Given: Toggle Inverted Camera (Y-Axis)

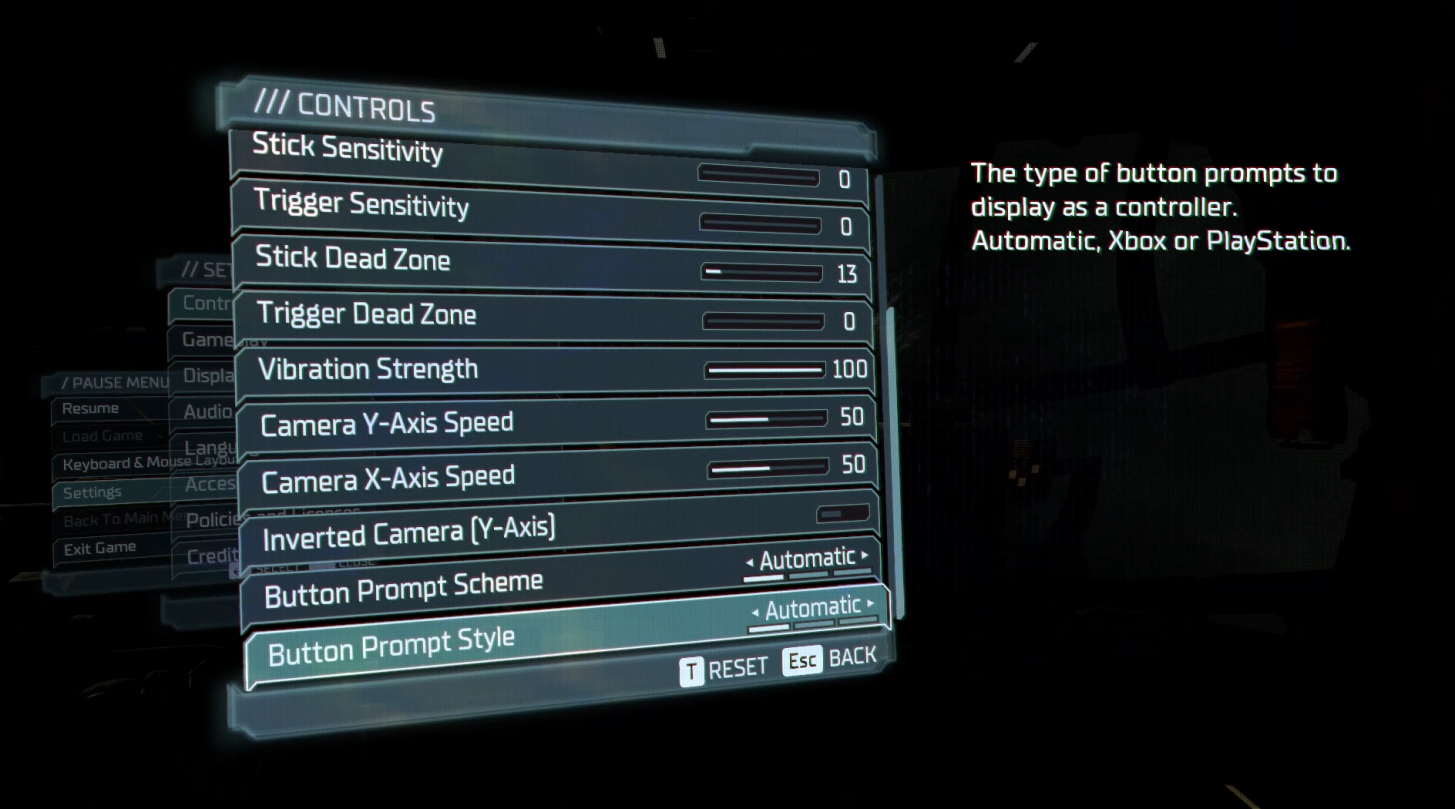Looking at the screenshot, I should (x=841, y=513).
